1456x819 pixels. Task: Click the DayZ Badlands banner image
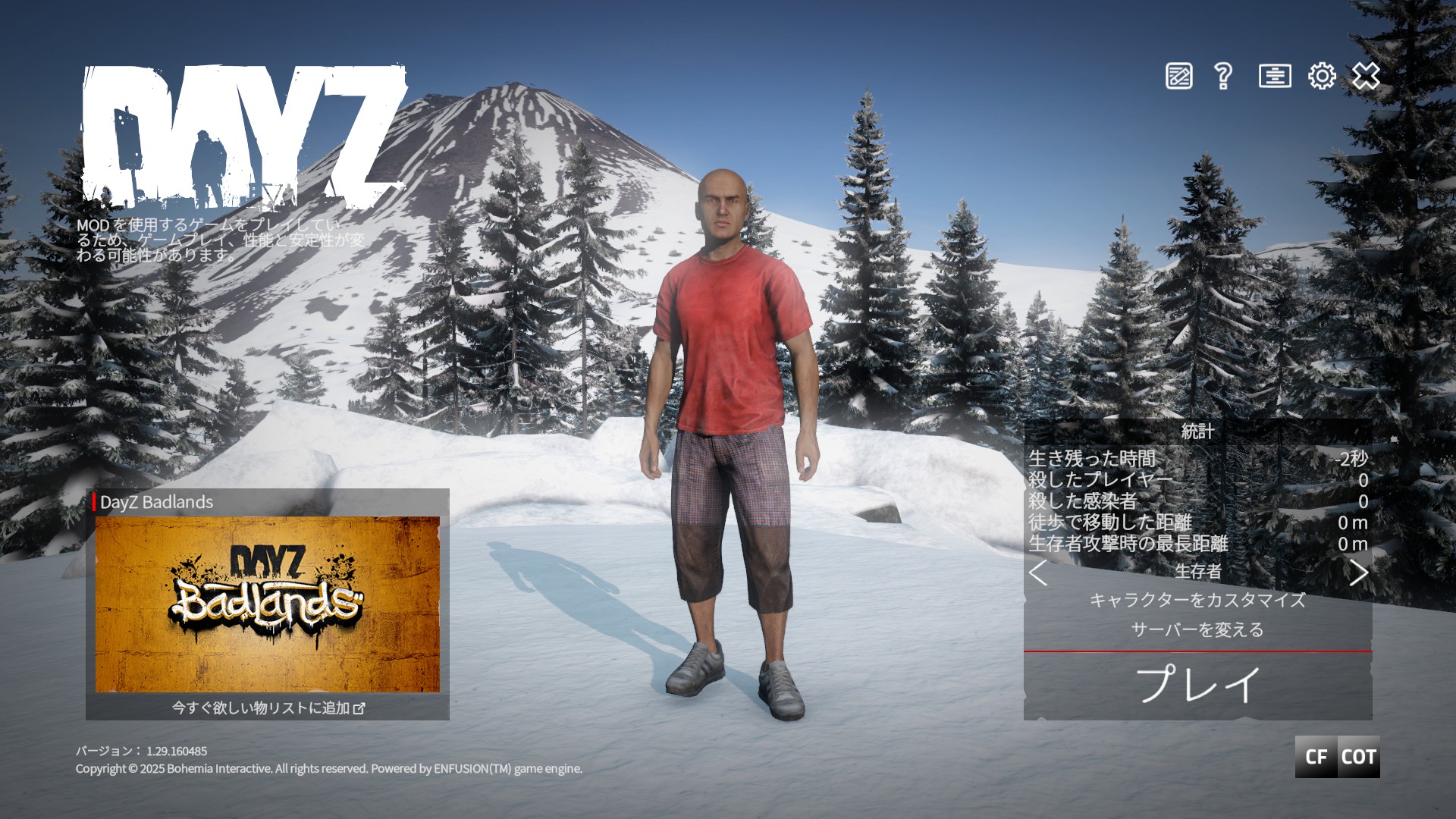268,604
